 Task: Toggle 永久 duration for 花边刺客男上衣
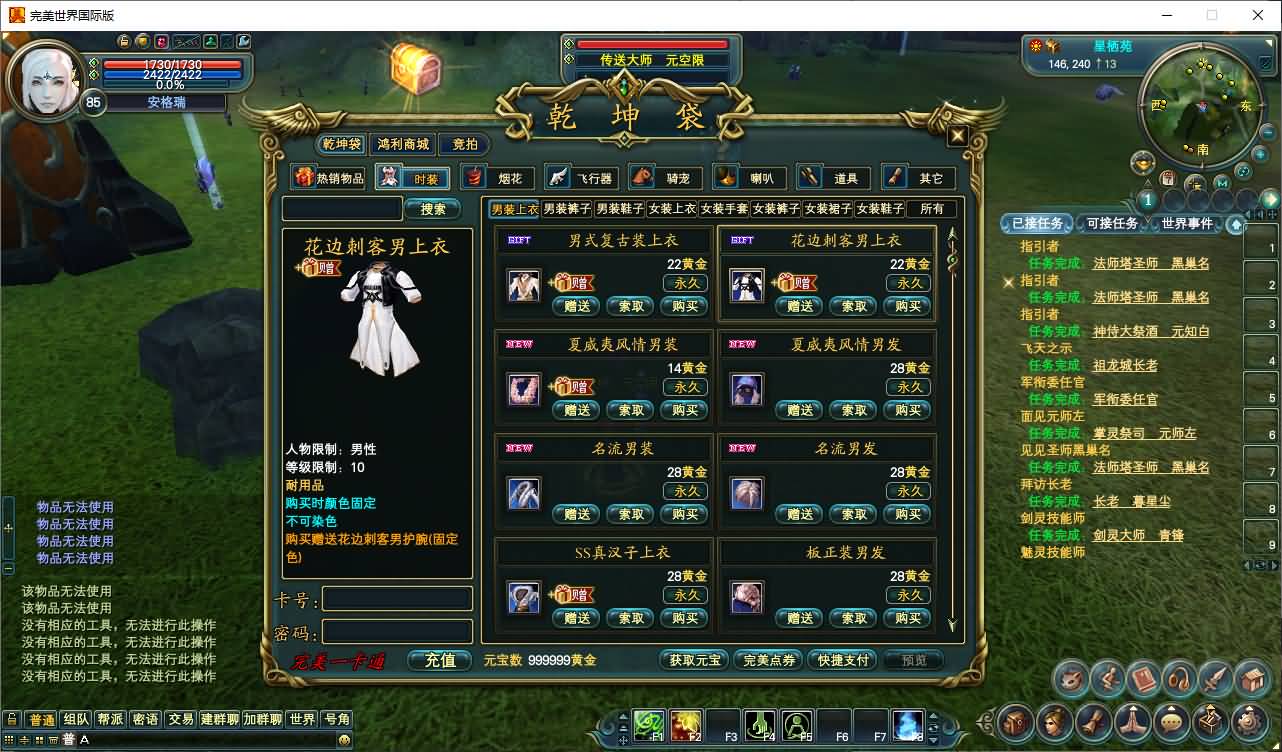tap(907, 283)
